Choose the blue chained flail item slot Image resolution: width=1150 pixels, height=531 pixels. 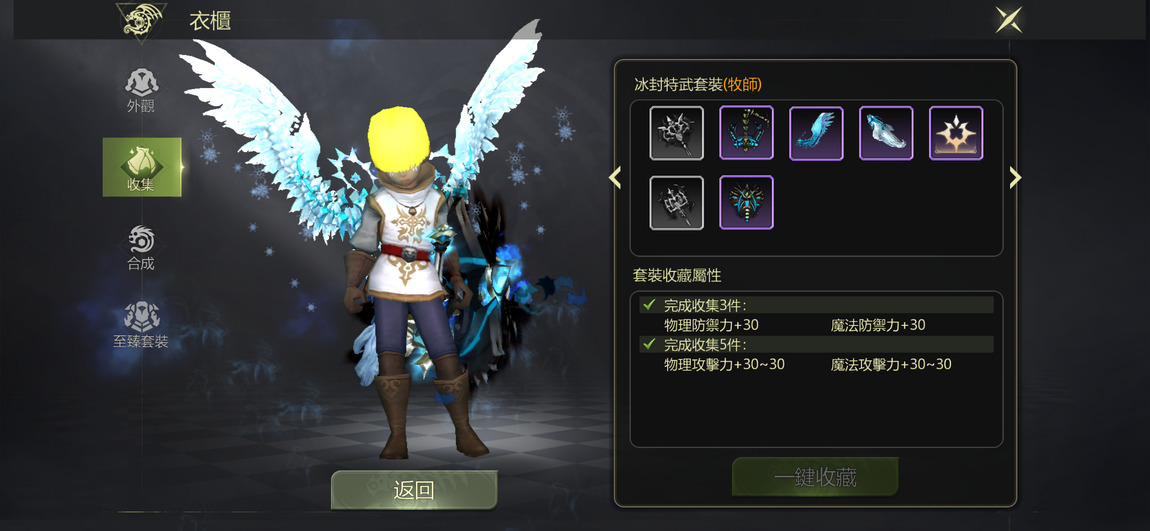(x=746, y=133)
